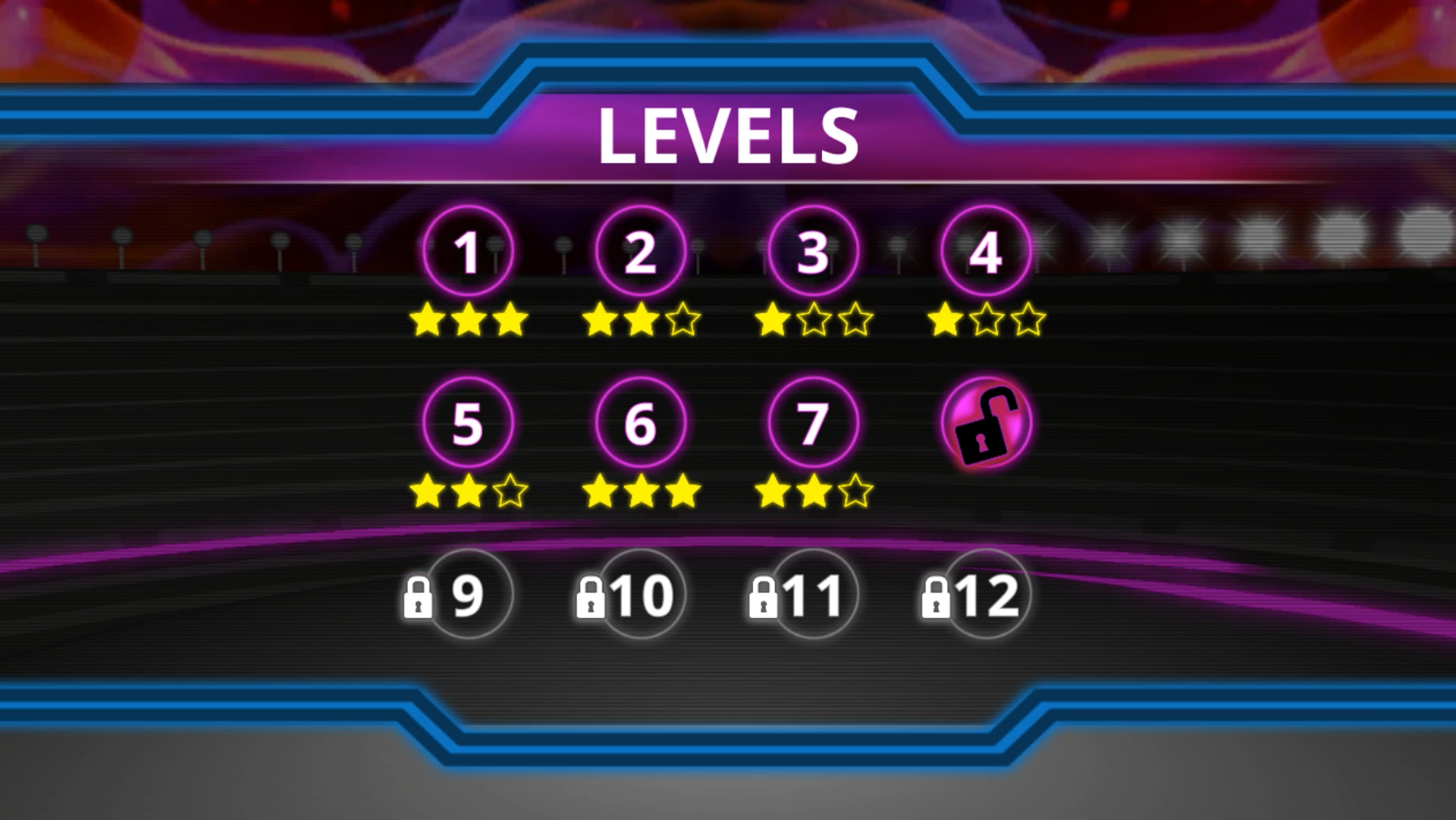The height and width of the screenshot is (820, 1456).
Task: Click the lock icon on level 10
Action: pos(590,597)
